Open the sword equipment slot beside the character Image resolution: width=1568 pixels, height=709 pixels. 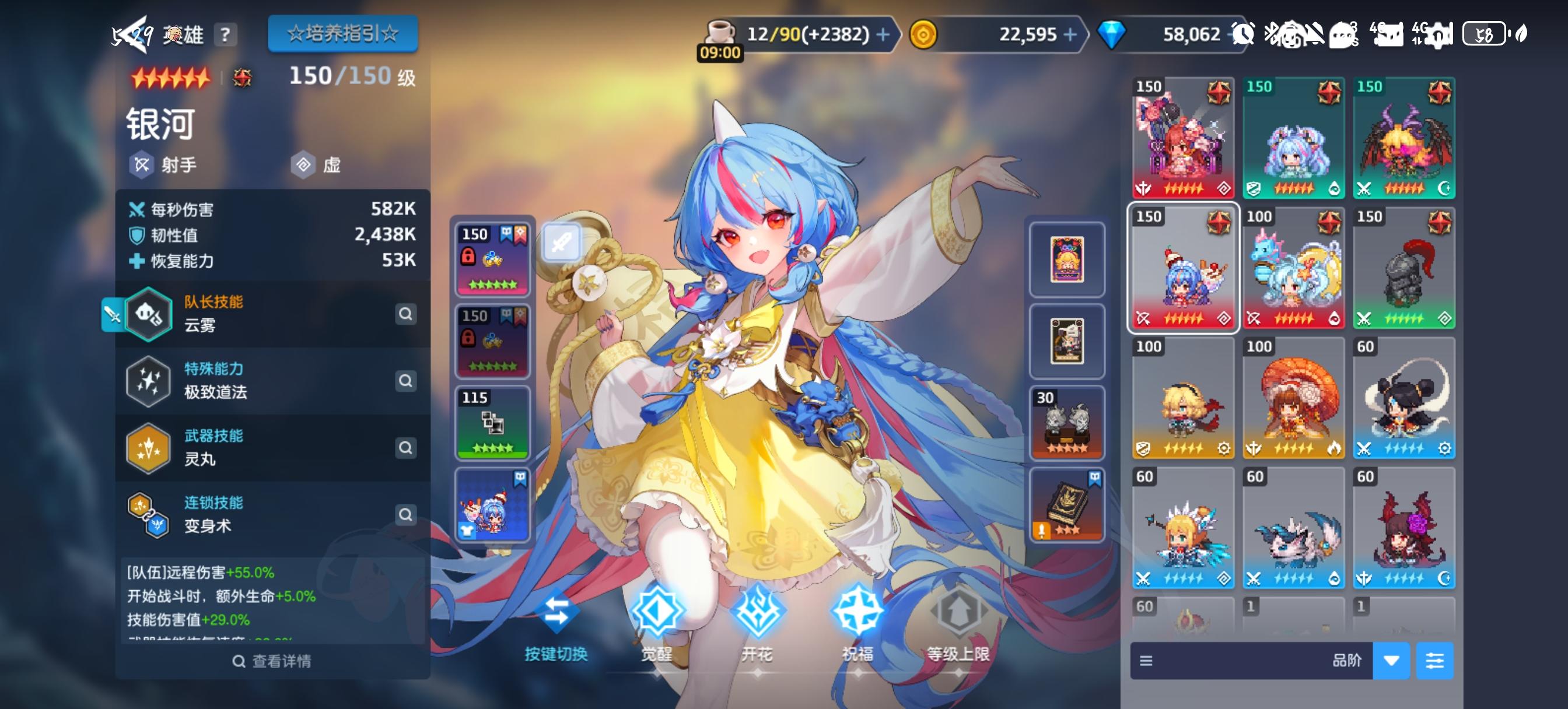tap(563, 242)
